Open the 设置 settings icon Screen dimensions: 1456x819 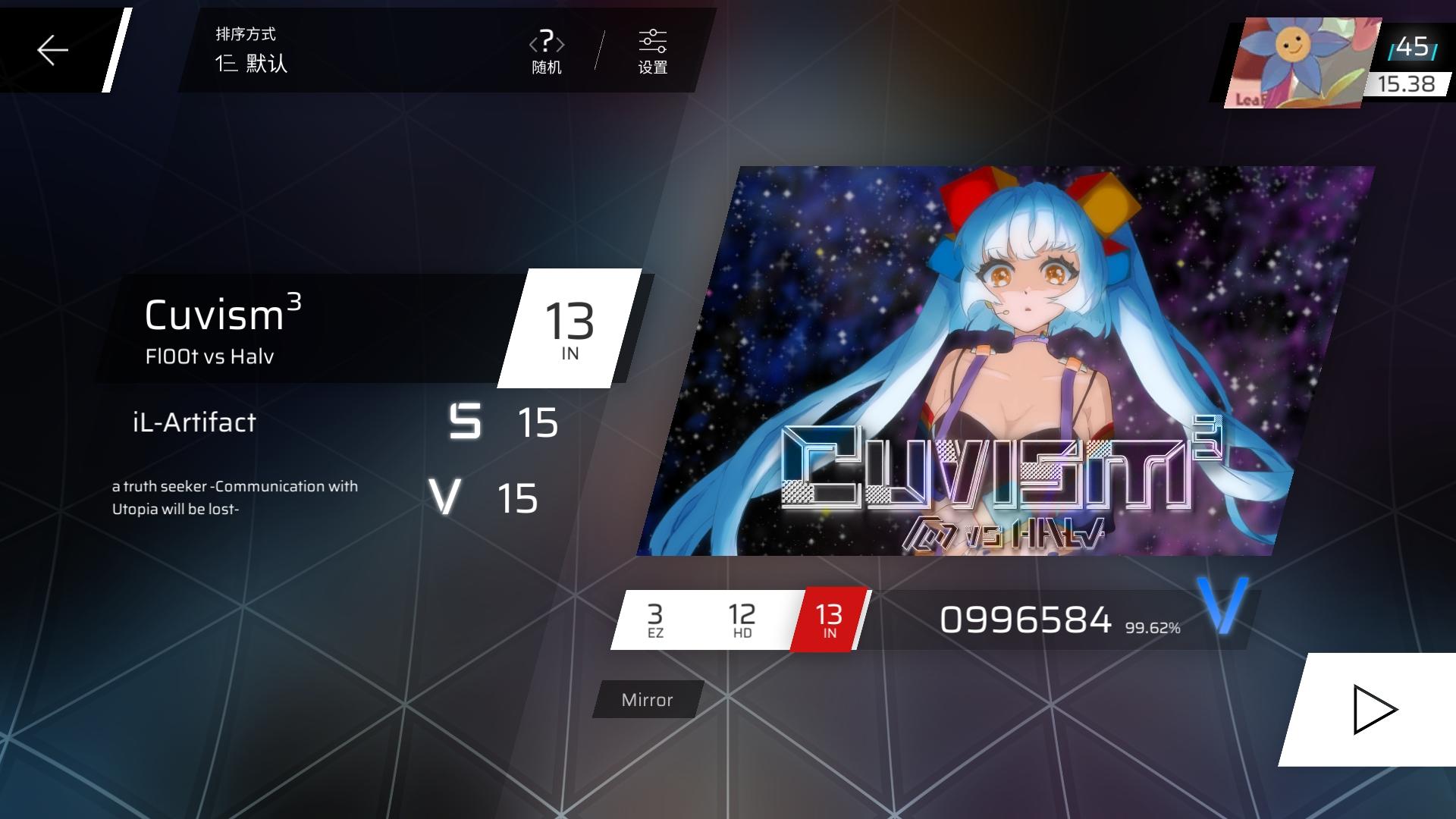tap(652, 51)
